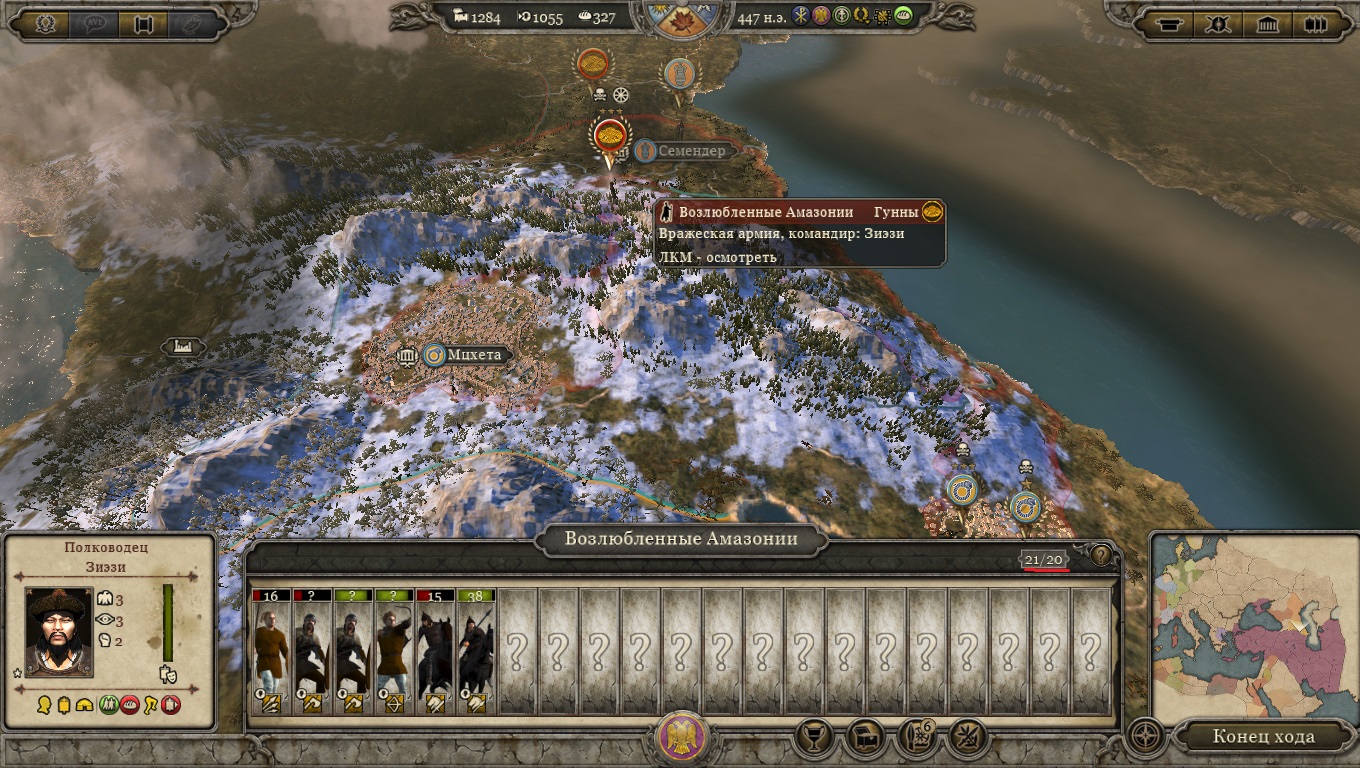Select the cavalry unit card showing 38
This screenshot has height=768, width=1360.
pos(475,651)
